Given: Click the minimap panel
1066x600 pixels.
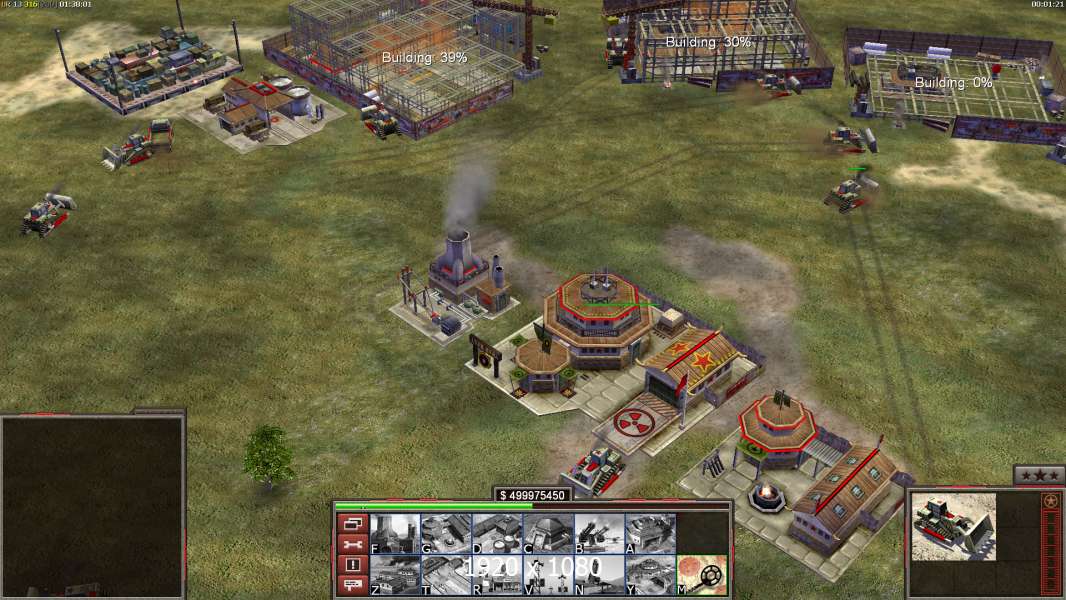Looking at the screenshot, I should (x=92, y=506).
